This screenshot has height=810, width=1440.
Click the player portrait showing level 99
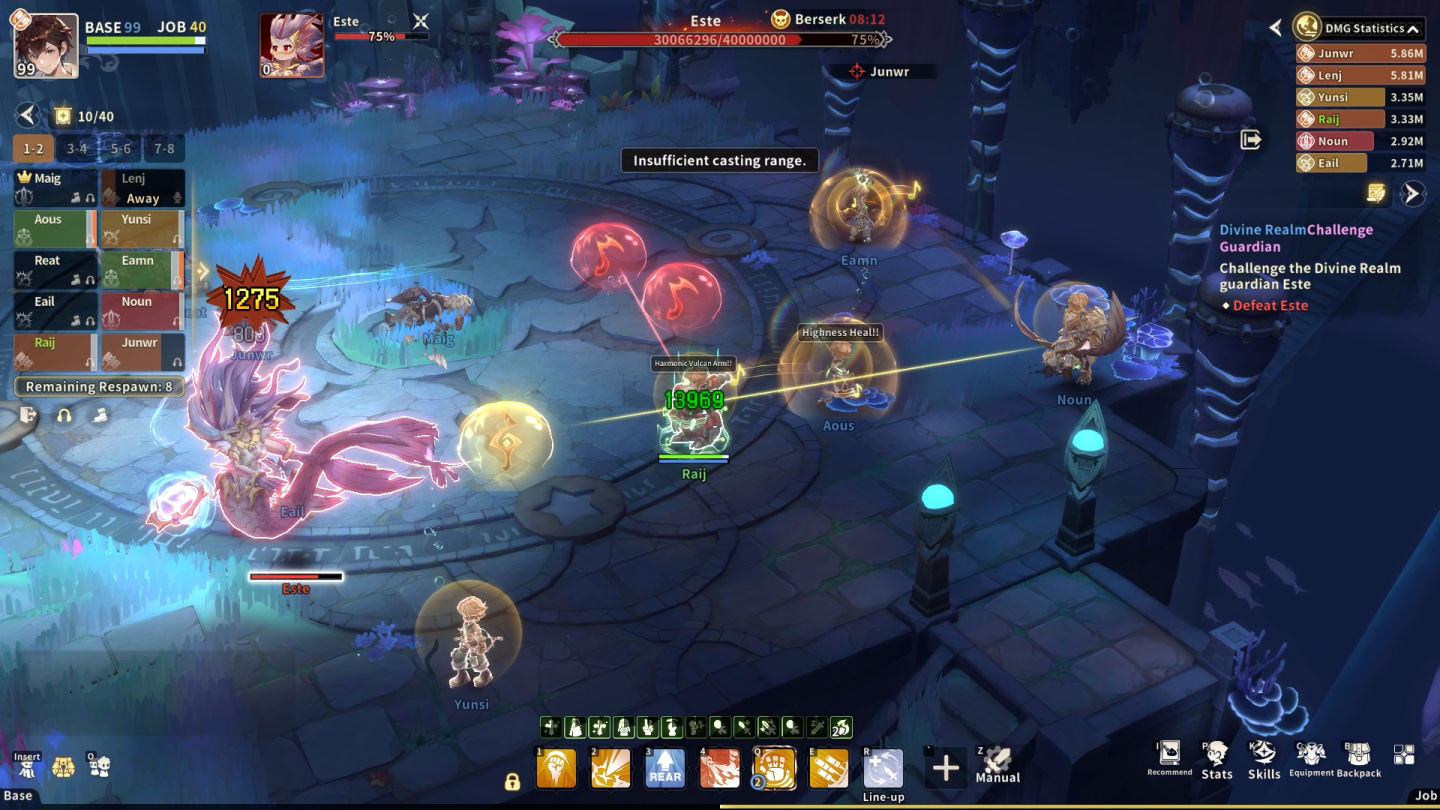46,46
